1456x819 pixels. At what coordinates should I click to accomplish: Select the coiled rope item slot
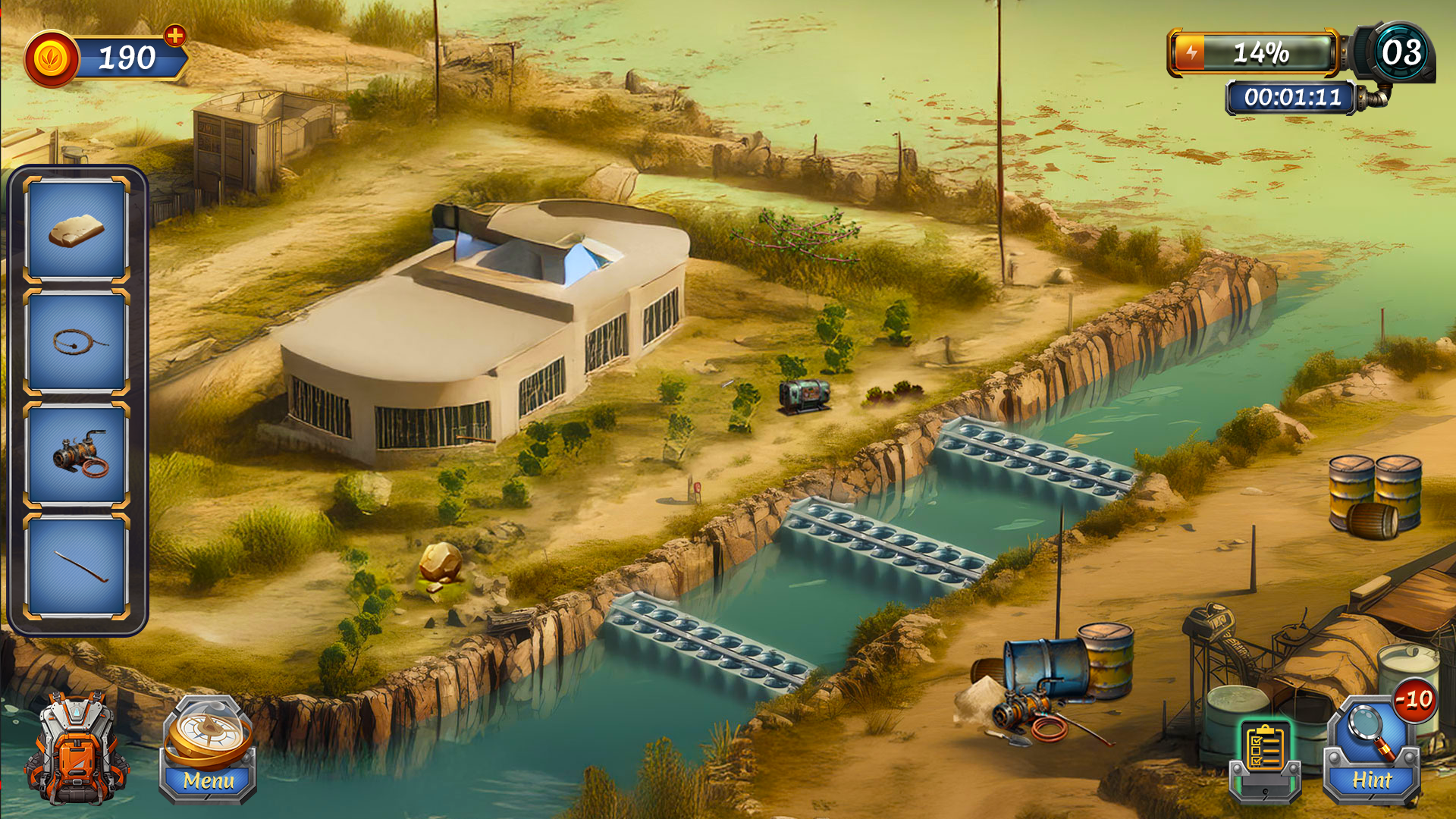[77, 342]
